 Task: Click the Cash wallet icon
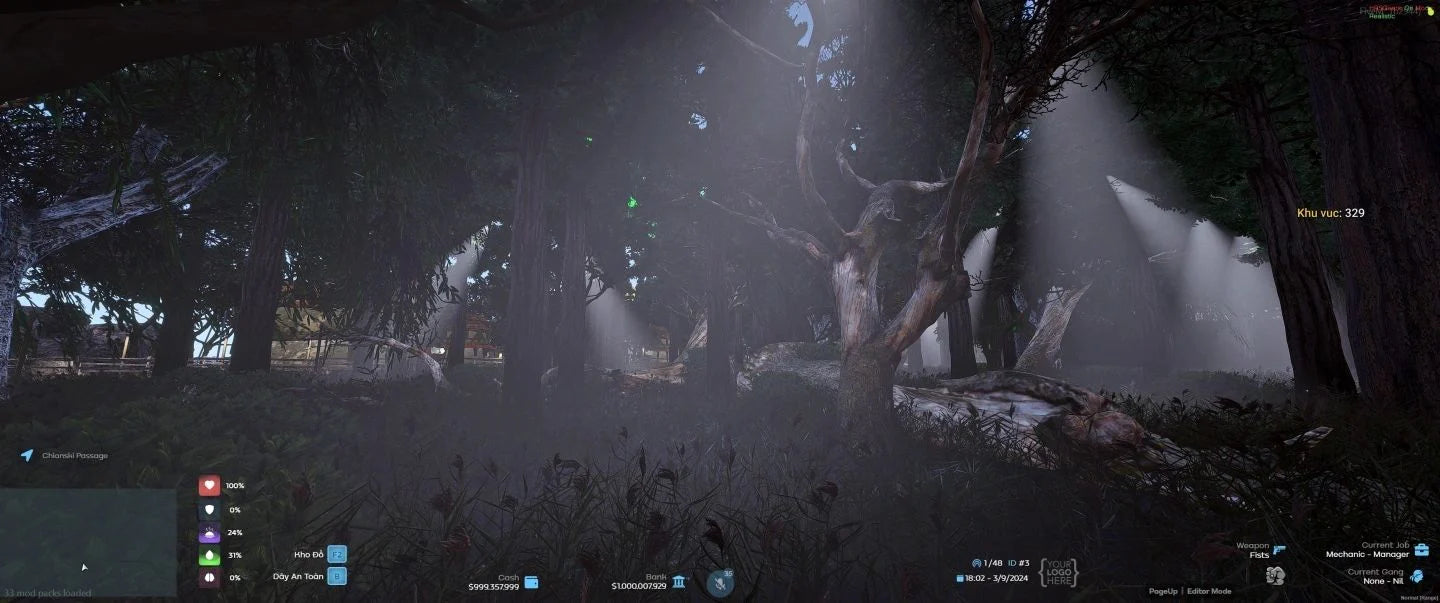(x=531, y=582)
